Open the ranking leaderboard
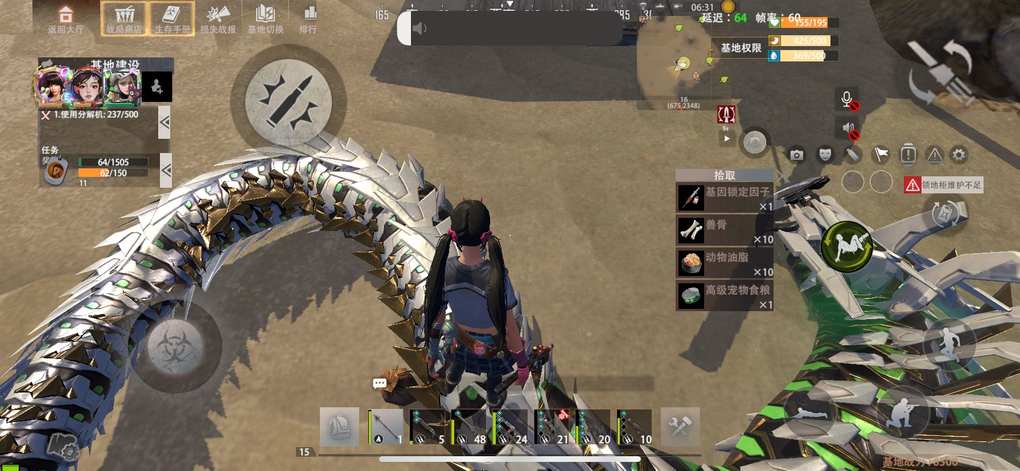1020x471 pixels. click(309, 17)
